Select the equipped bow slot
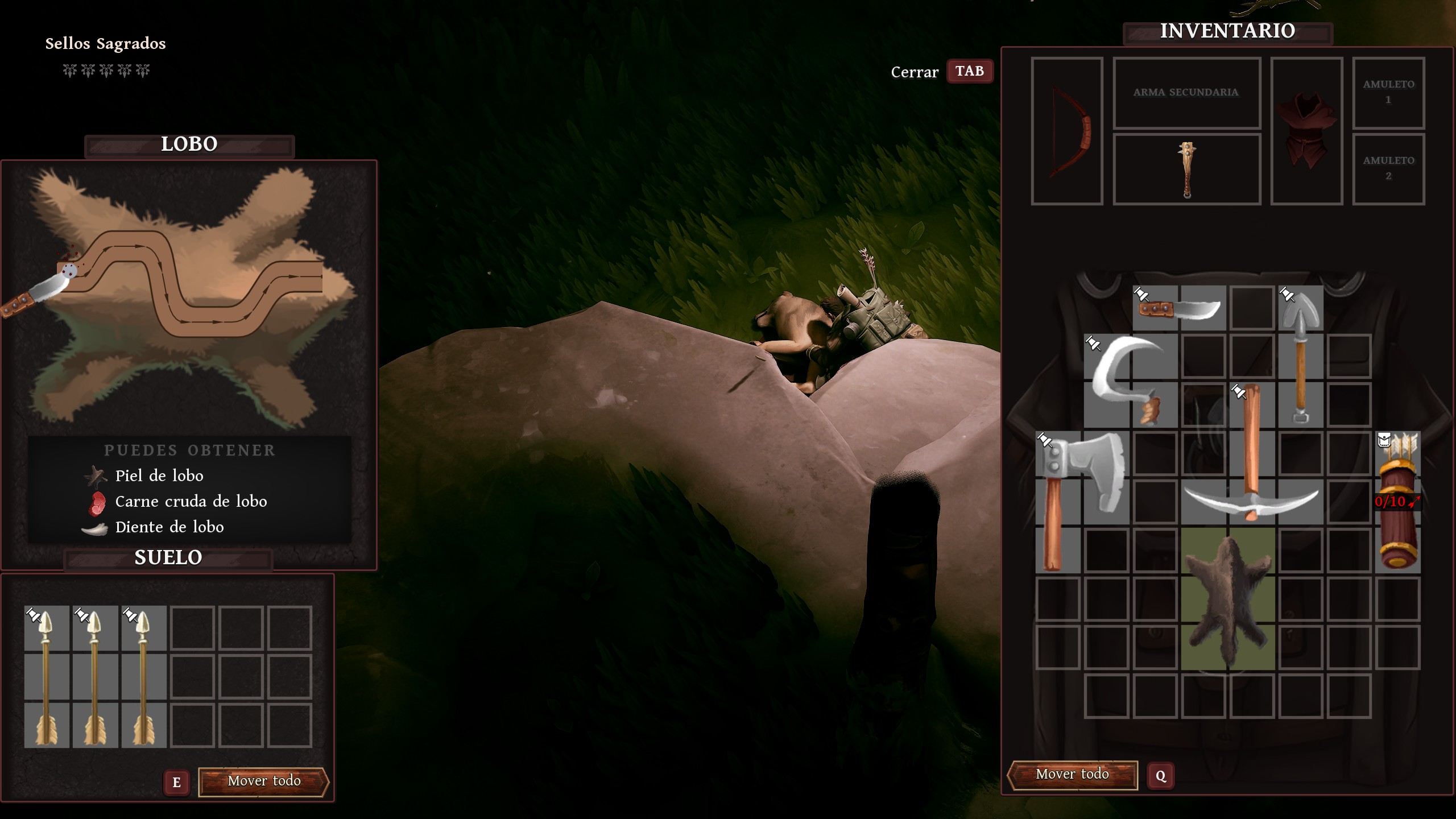Viewport: 1456px width, 819px height. point(1067,131)
